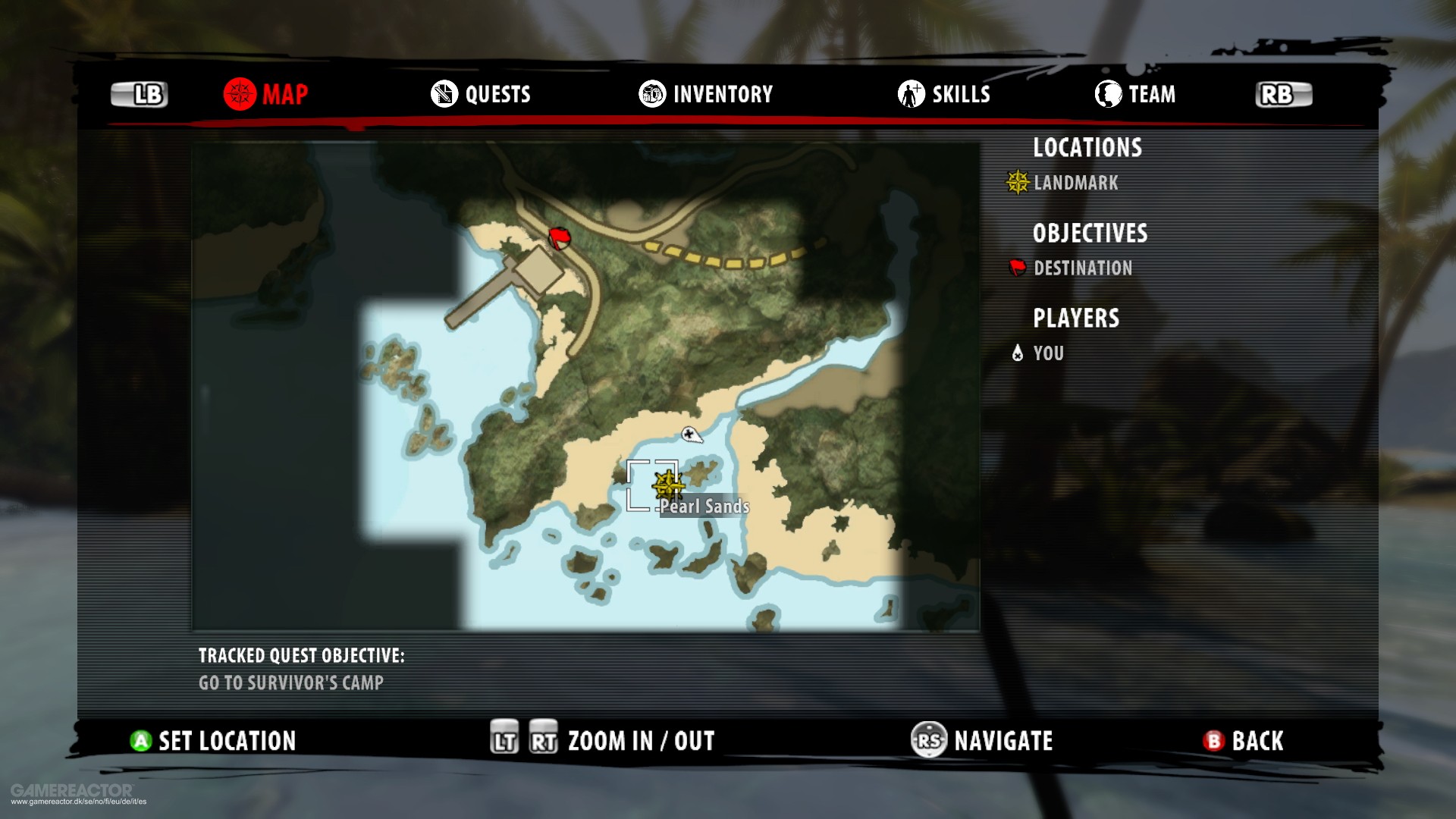Select the Destination objective legend entry
Viewport: 1456px width, 819px height.
coord(1071,268)
